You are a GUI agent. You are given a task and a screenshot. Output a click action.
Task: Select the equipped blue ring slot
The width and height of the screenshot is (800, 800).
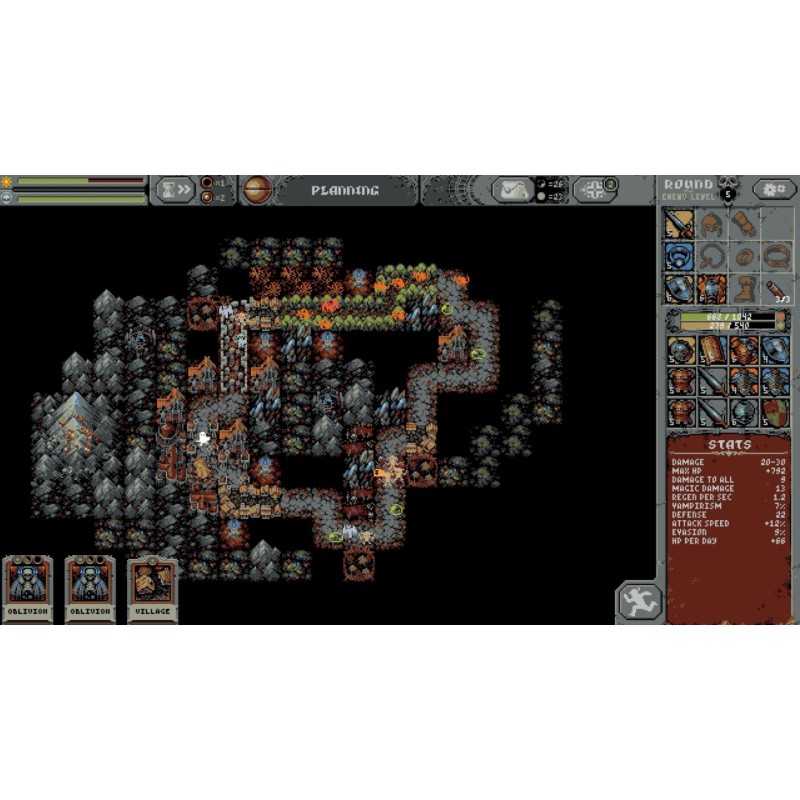pyautogui.click(x=680, y=256)
